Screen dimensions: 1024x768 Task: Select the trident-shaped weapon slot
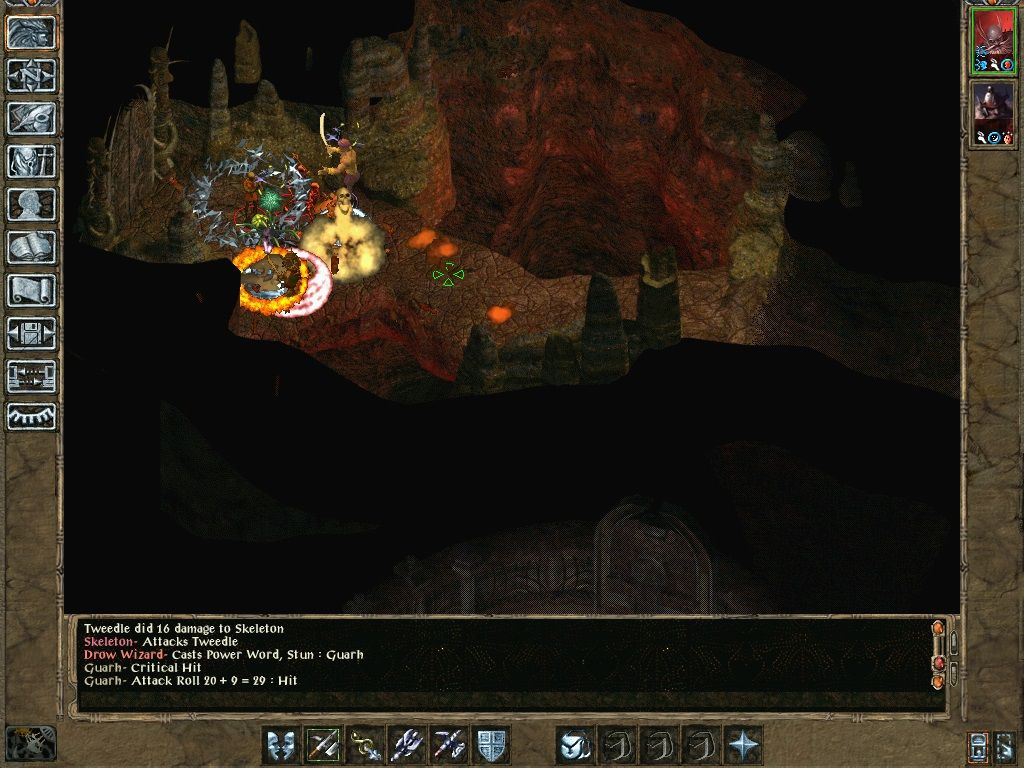(407, 745)
